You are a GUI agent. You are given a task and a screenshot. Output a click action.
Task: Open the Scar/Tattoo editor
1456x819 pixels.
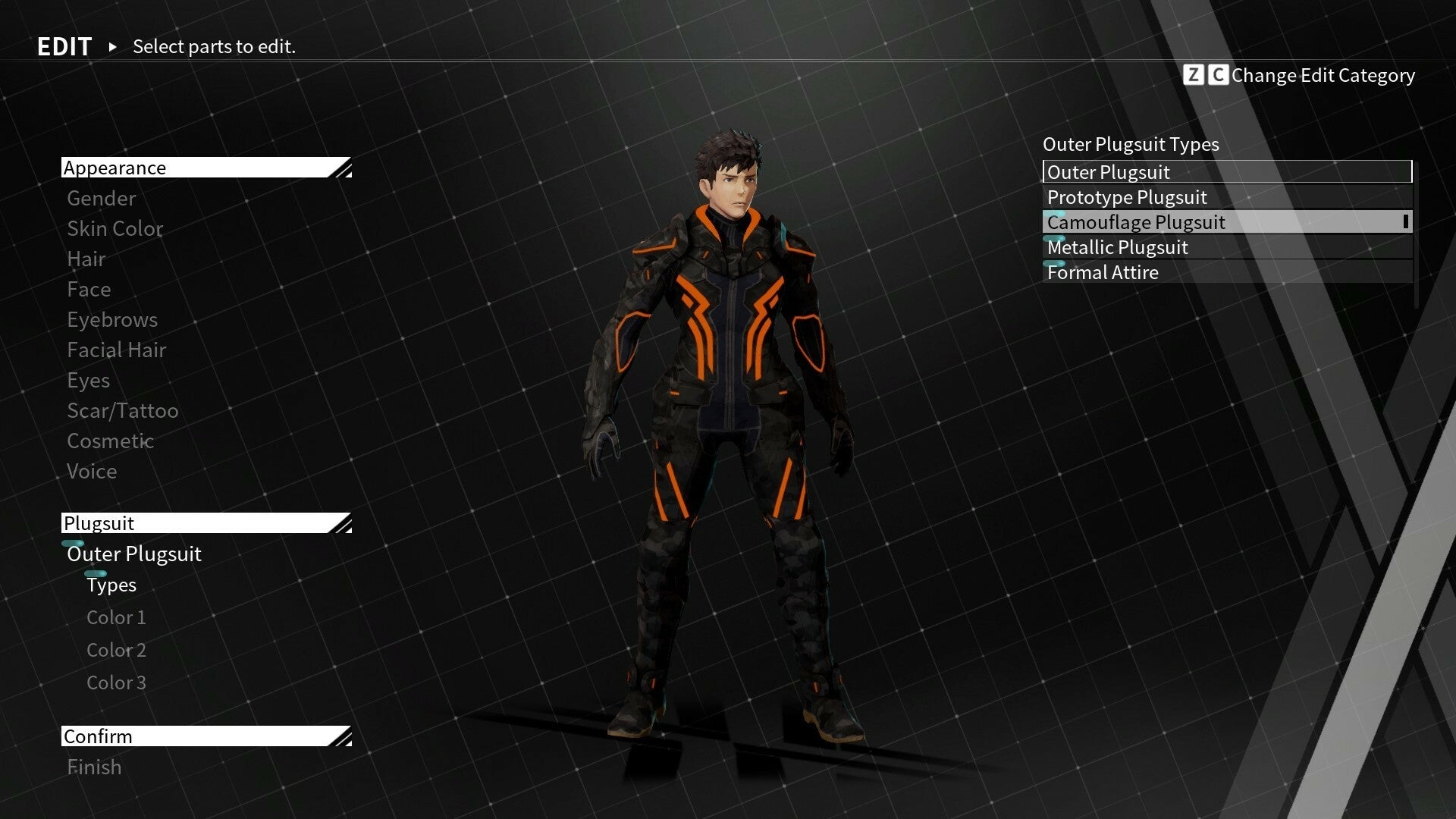[x=122, y=410]
